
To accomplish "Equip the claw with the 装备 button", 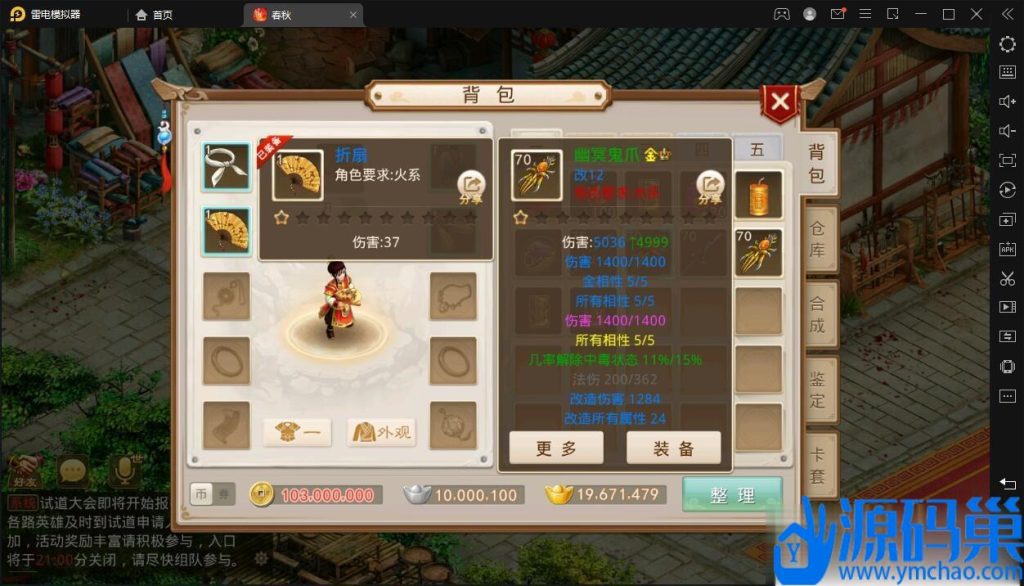I will pyautogui.click(x=673, y=449).
